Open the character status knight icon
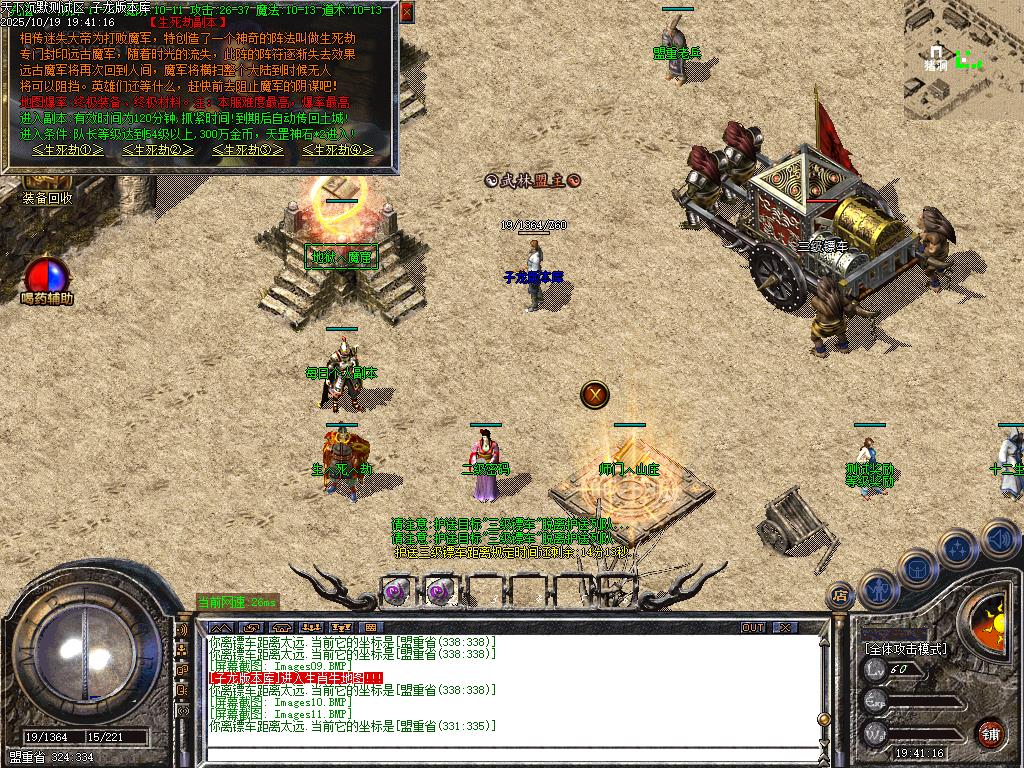The width and height of the screenshot is (1024, 768). point(878,589)
